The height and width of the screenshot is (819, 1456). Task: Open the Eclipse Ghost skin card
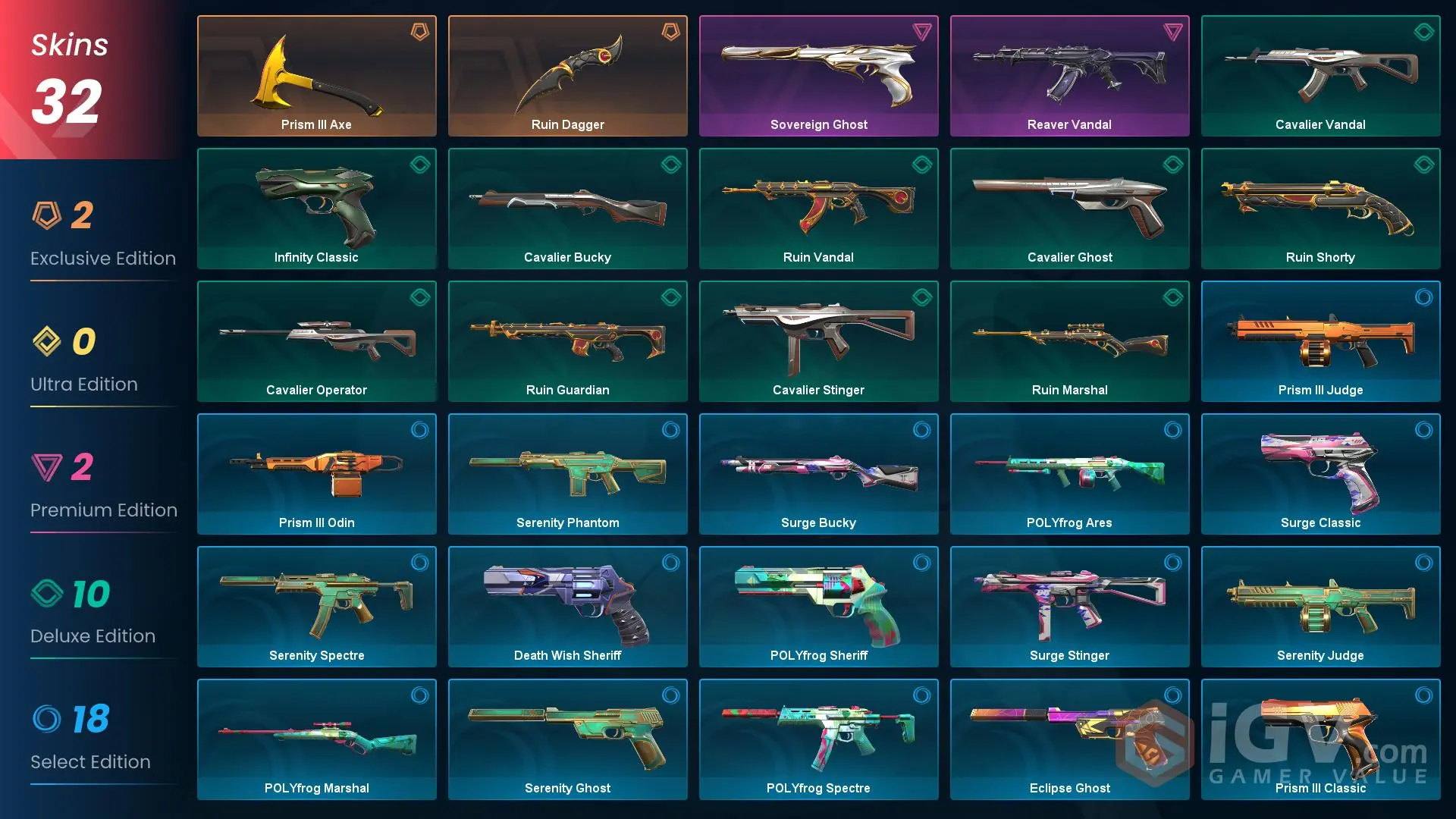click(x=1069, y=738)
